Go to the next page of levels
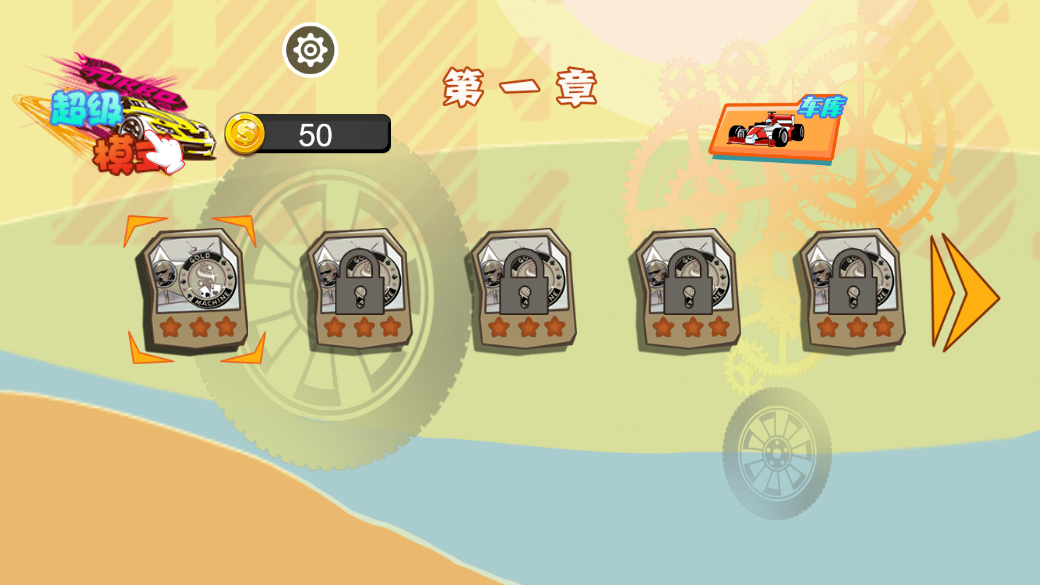This screenshot has width=1040, height=585. [x=963, y=292]
